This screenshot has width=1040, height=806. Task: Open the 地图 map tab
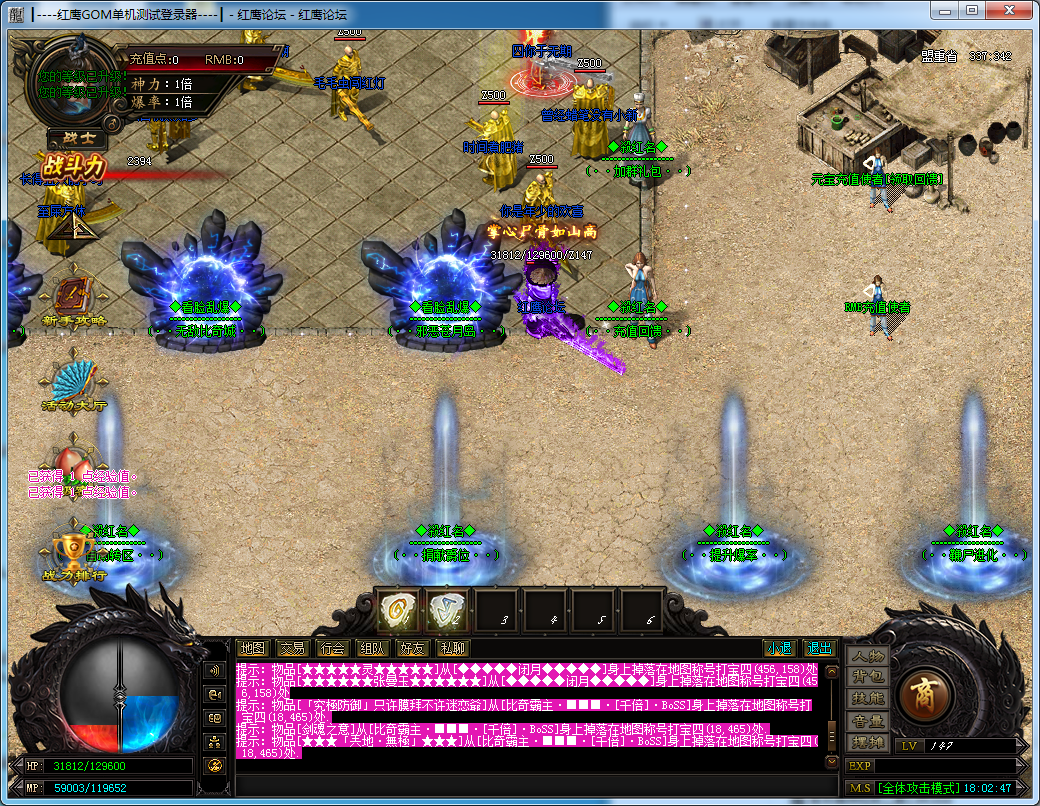[x=253, y=648]
